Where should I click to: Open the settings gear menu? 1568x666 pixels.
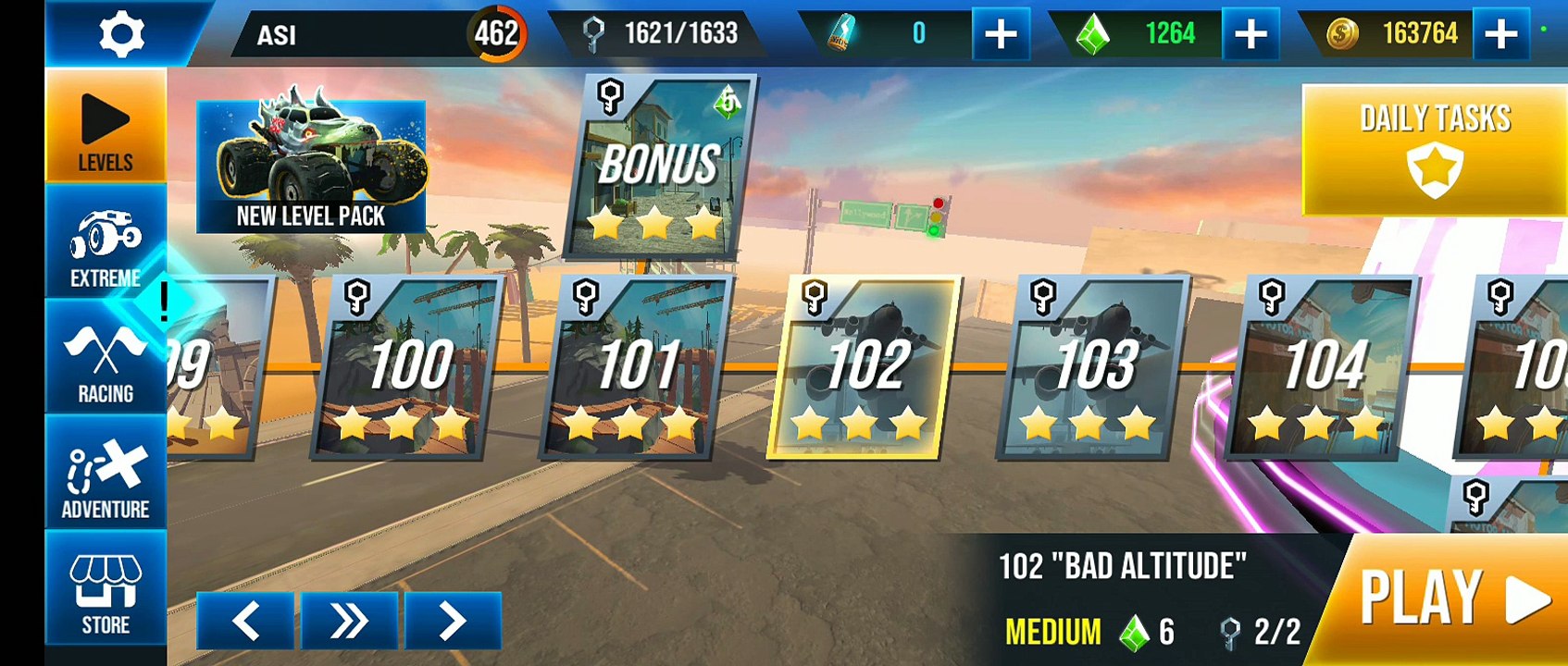pyautogui.click(x=121, y=34)
